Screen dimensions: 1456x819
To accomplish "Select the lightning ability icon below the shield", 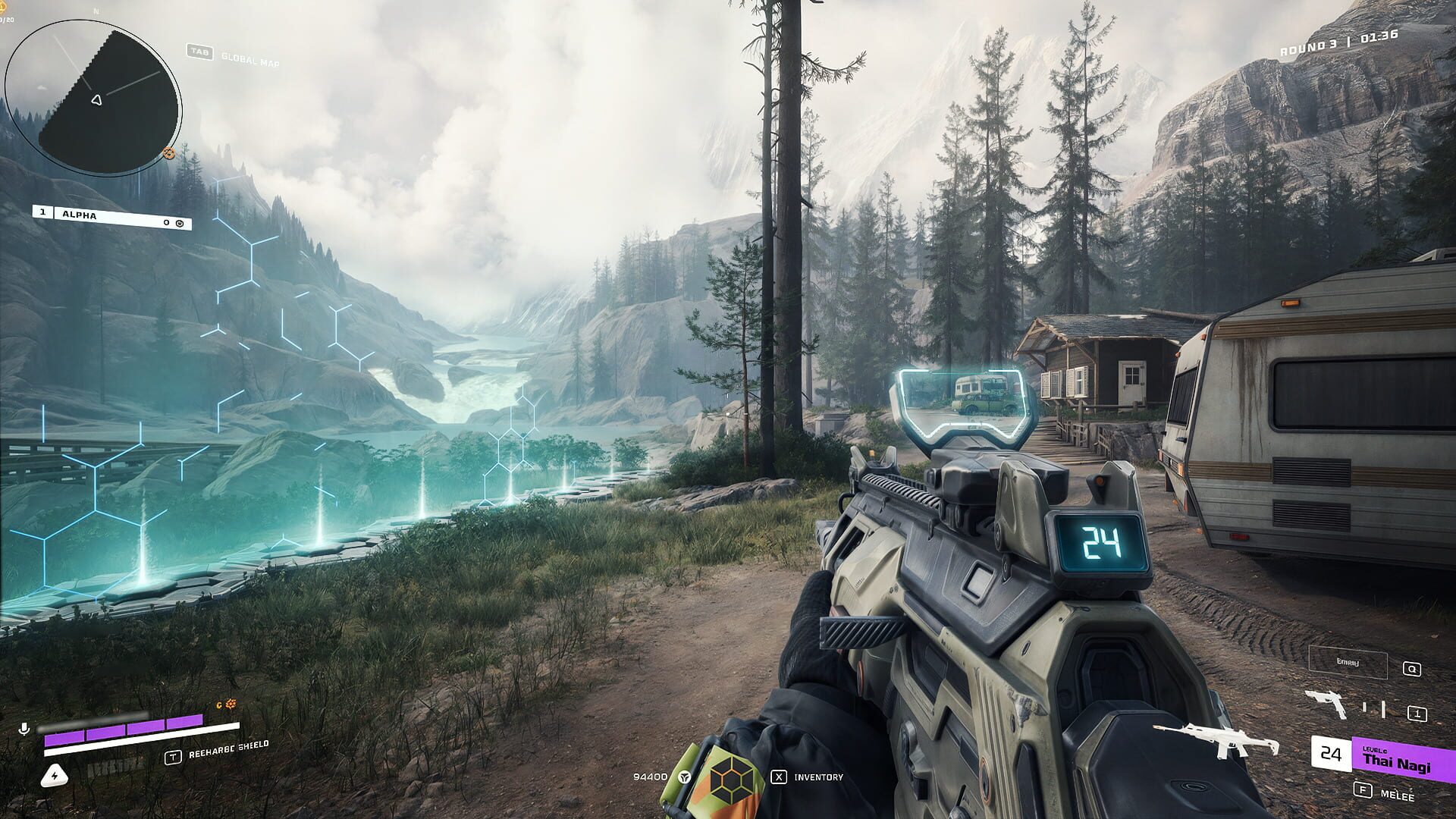I will point(55,776).
